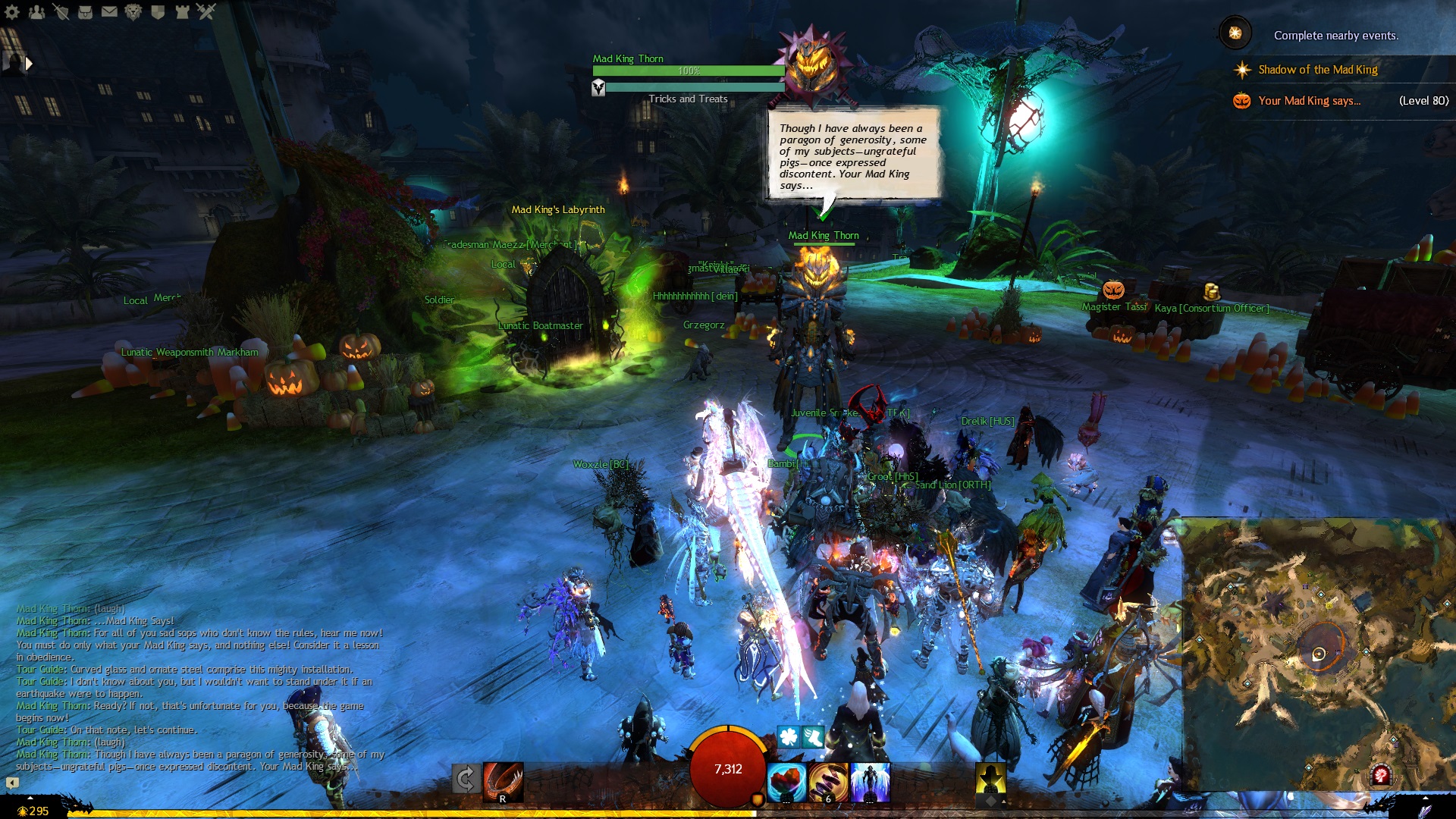Open the game menu gear icon

click(12, 11)
